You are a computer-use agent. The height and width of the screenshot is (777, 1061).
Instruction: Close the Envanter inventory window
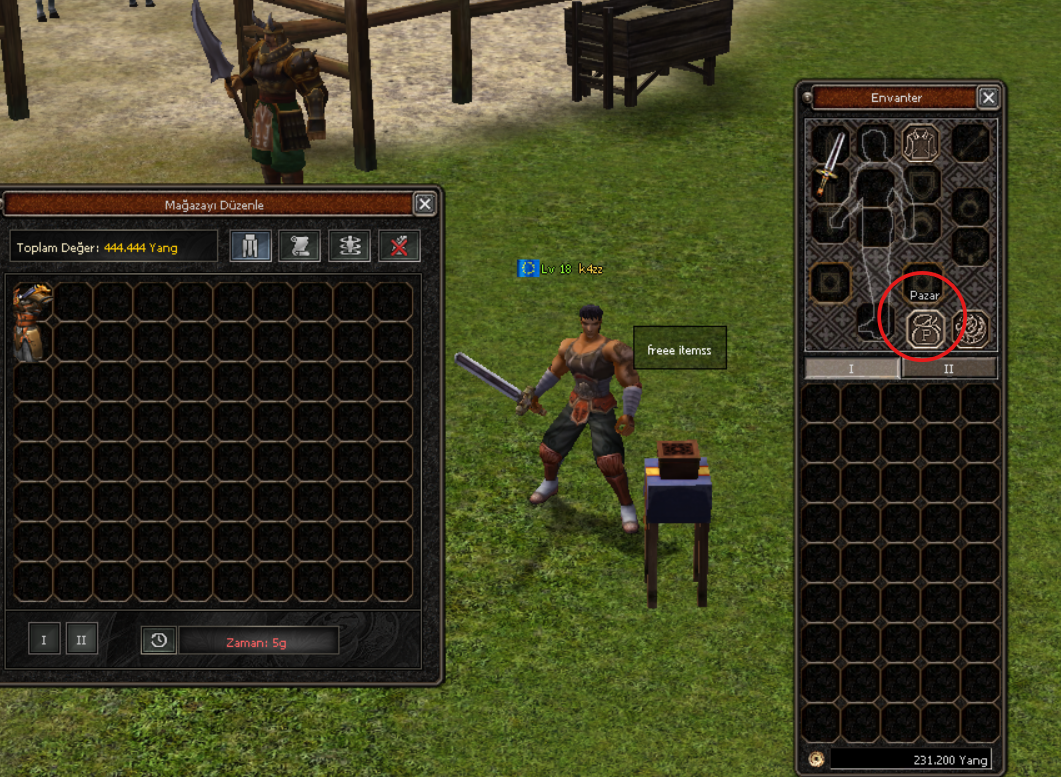988,97
